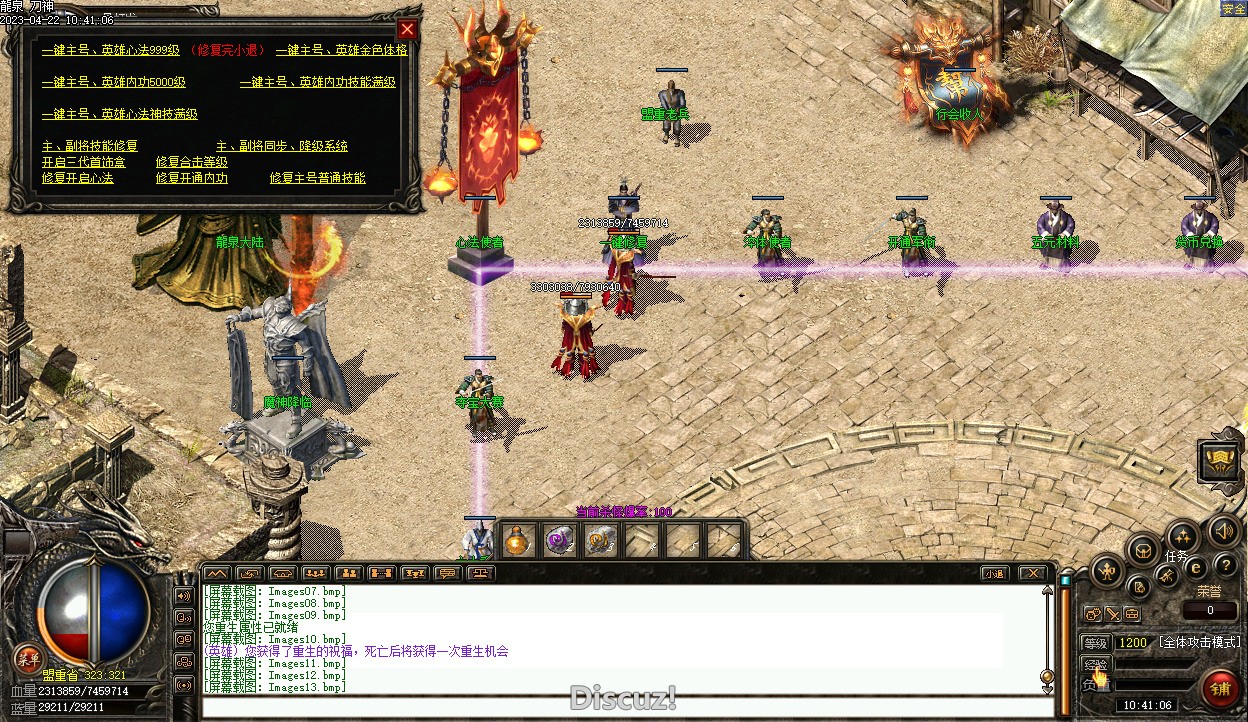
Task: Select 一键主号、英雄内功技能满级 link
Action: (x=318, y=82)
